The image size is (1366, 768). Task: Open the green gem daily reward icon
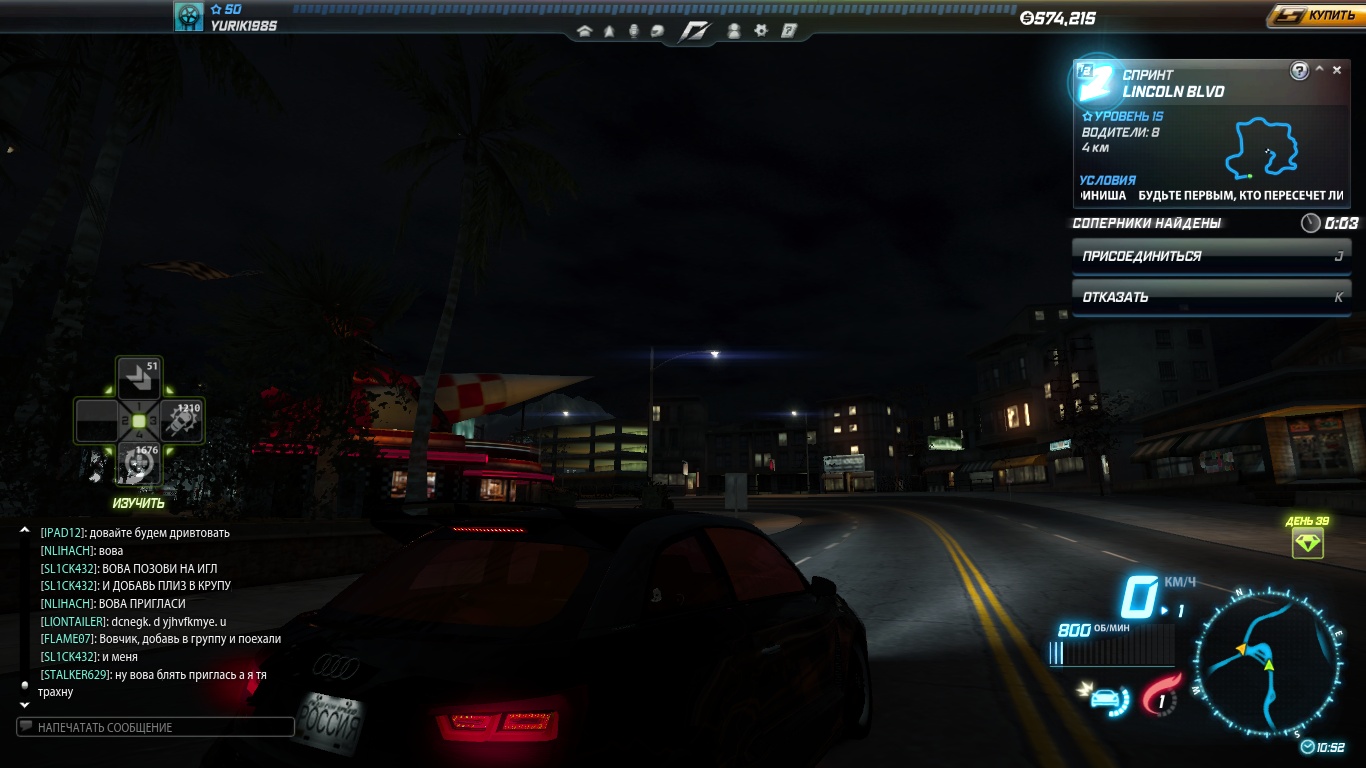pyautogui.click(x=1307, y=543)
